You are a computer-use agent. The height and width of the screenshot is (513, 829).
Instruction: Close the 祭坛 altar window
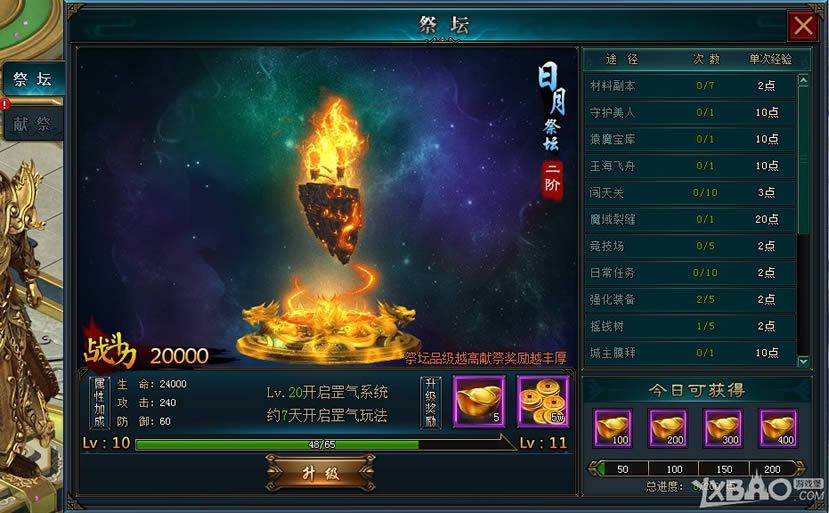[x=802, y=24]
